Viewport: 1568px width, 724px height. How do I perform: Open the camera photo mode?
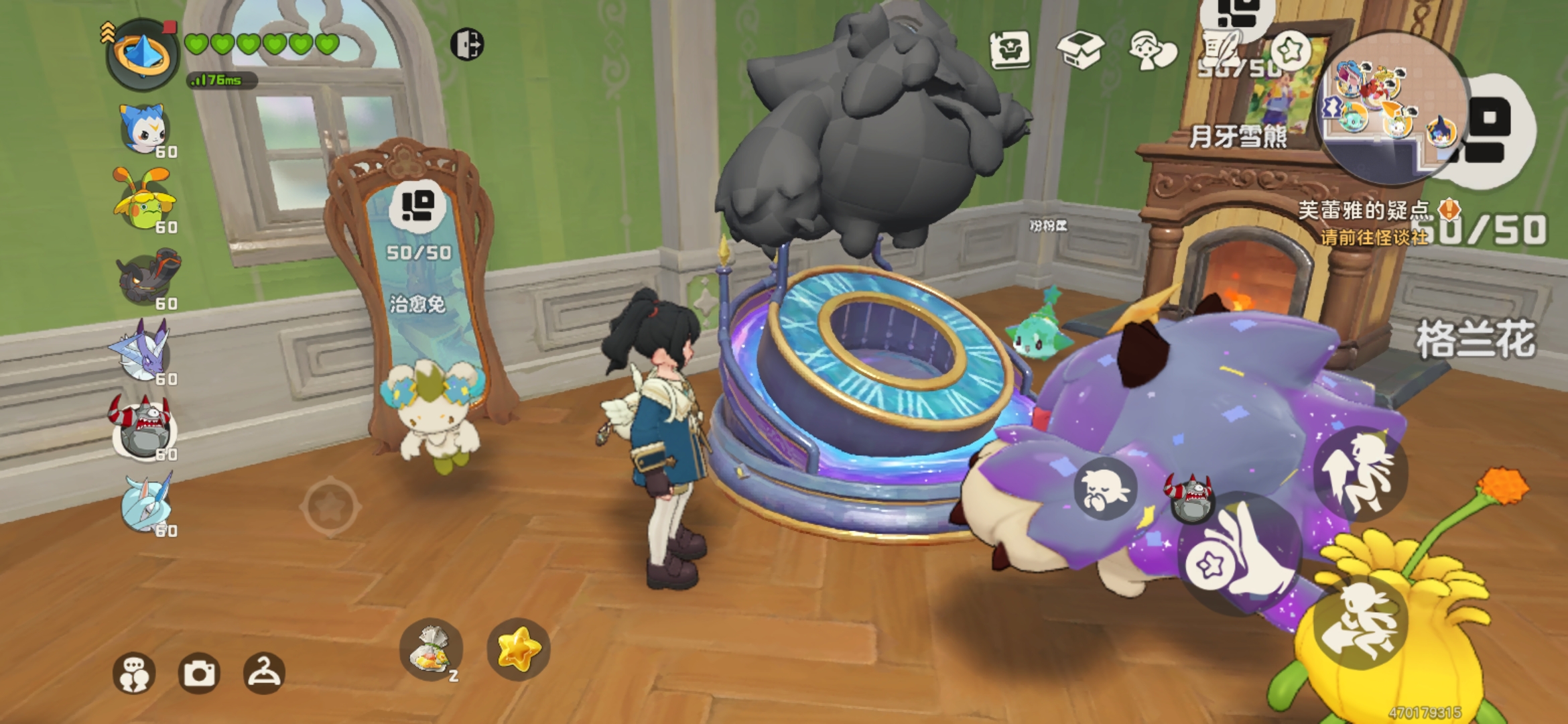(199, 673)
